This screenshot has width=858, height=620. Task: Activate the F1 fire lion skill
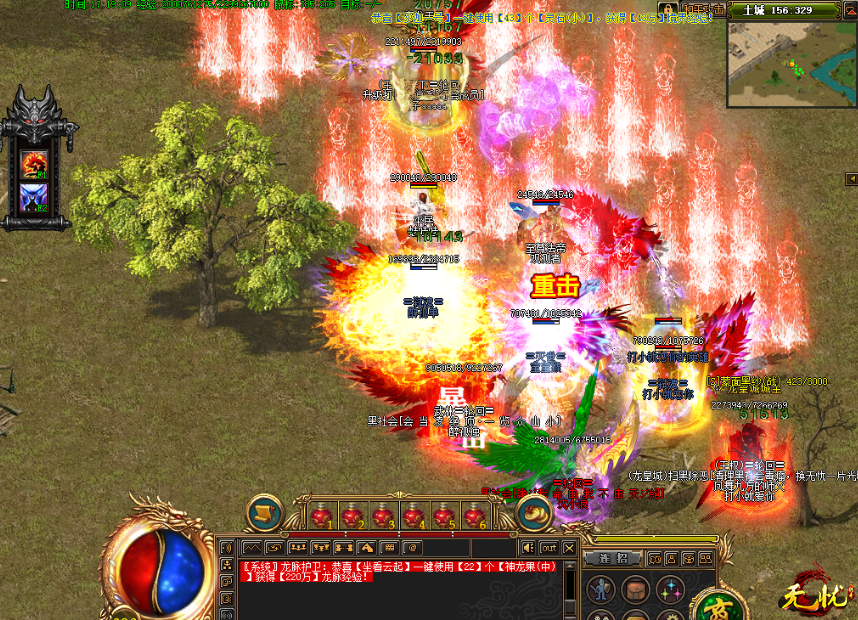35,162
